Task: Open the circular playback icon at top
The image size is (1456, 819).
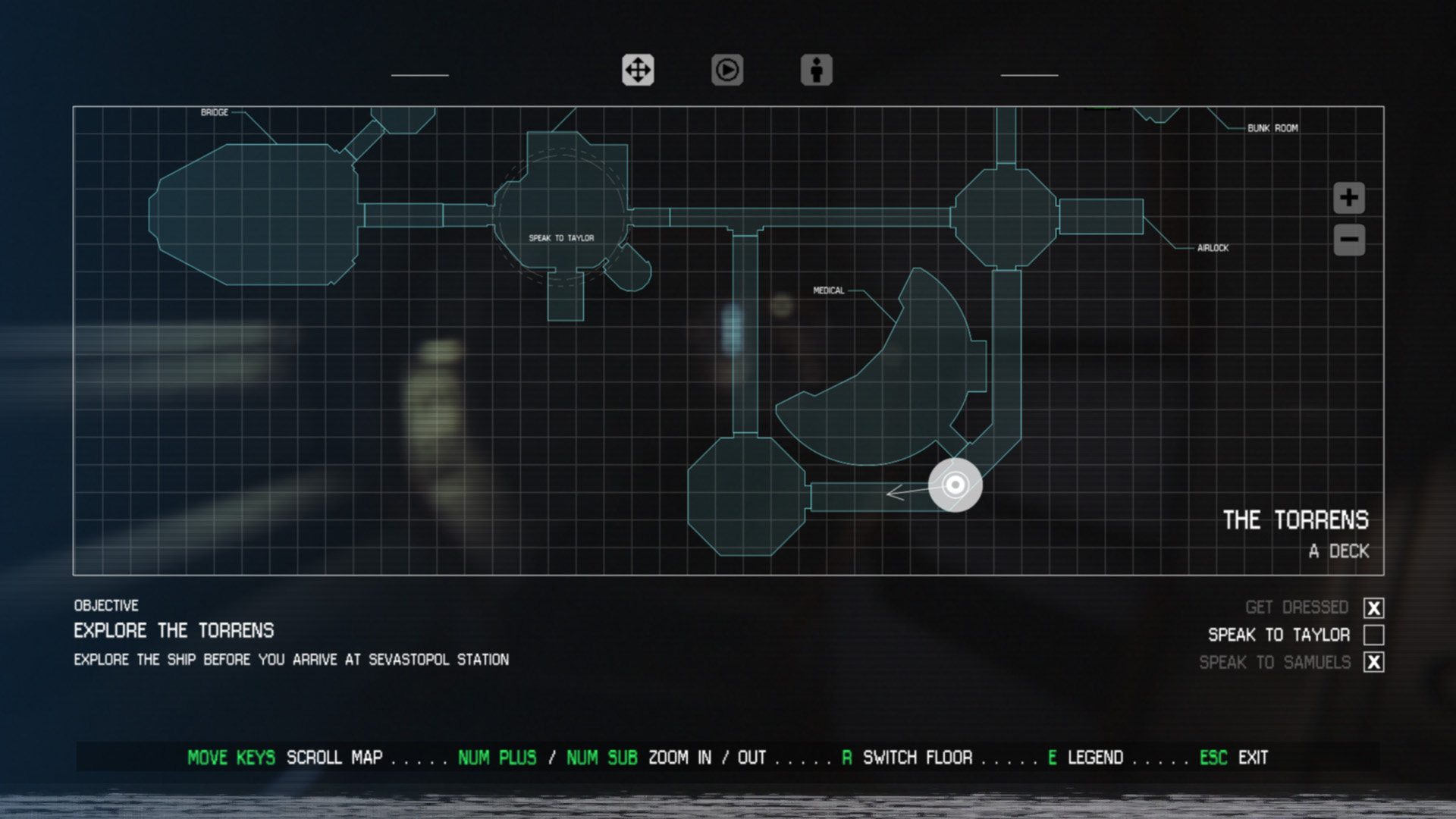Action: [x=726, y=71]
